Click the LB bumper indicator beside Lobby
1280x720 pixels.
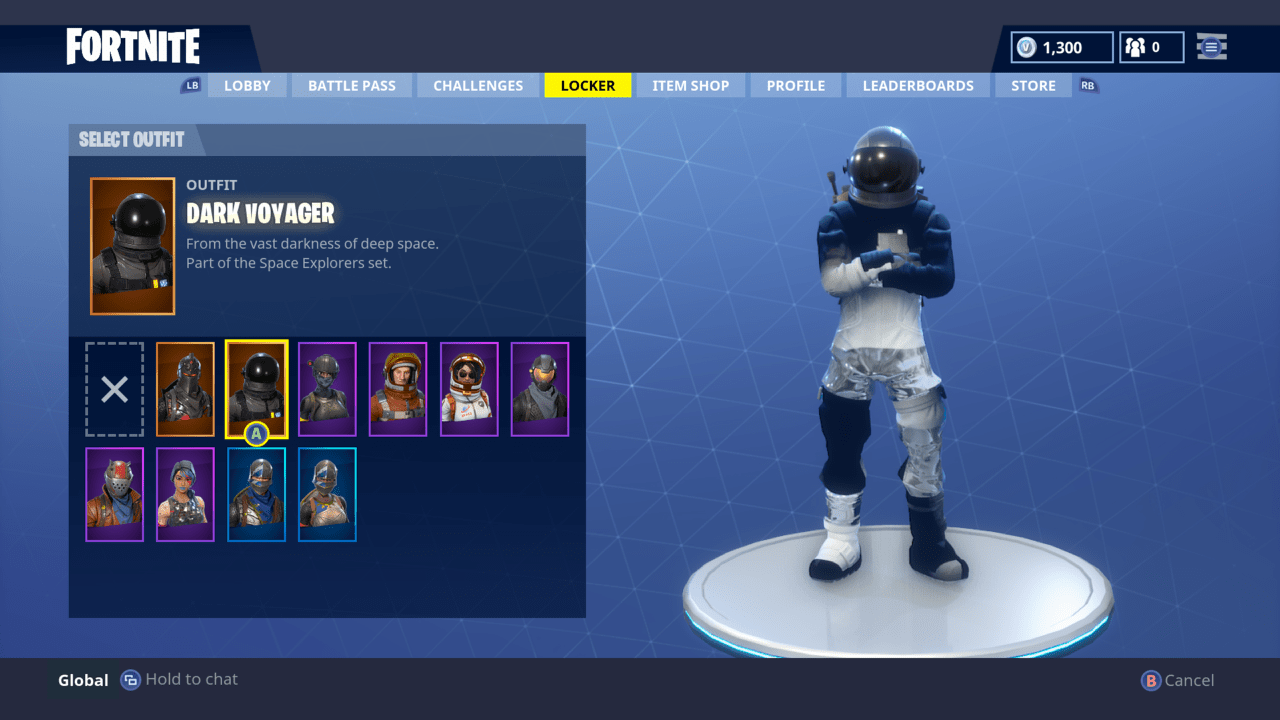(x=192, y=85)
